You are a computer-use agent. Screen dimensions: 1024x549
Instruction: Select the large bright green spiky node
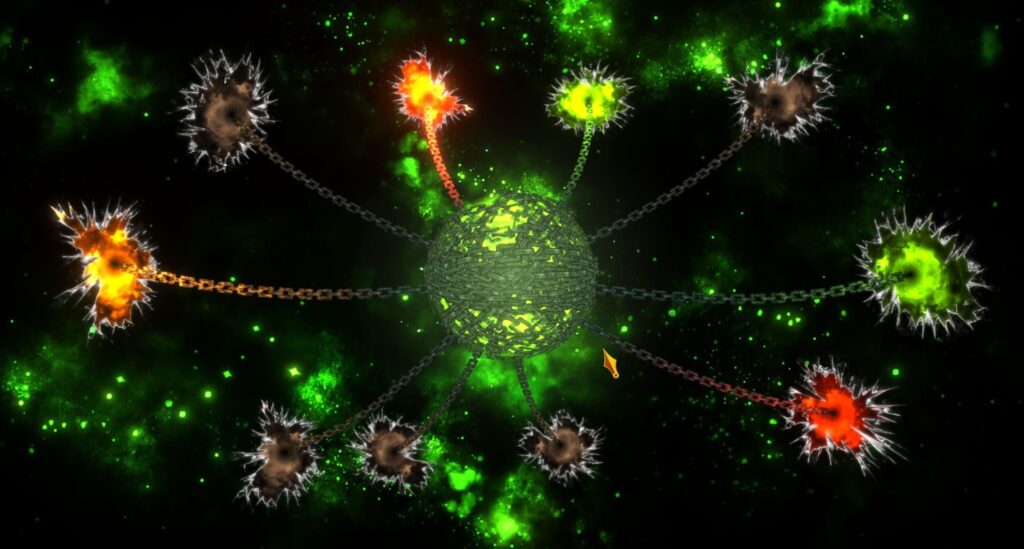coord(918,271)
